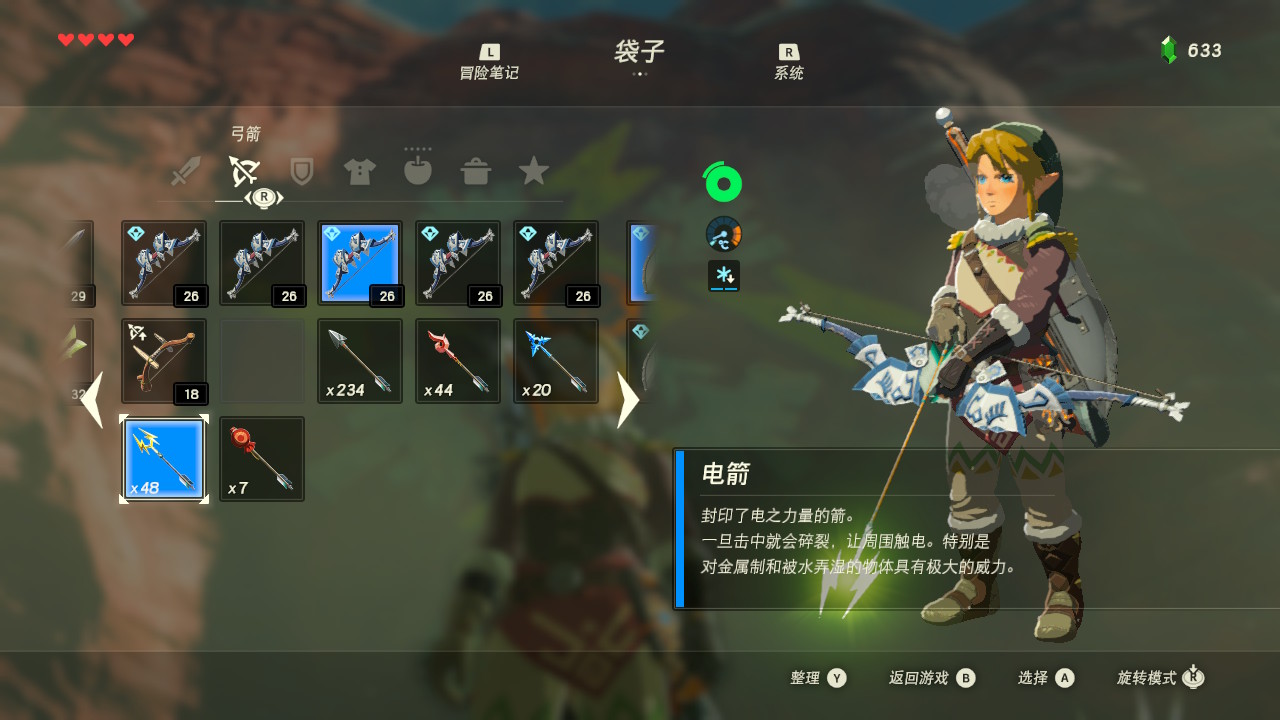The height and width of the screenshot is (720, 1280).
Task: Open the armor shirt category
Action: point(359,171)
